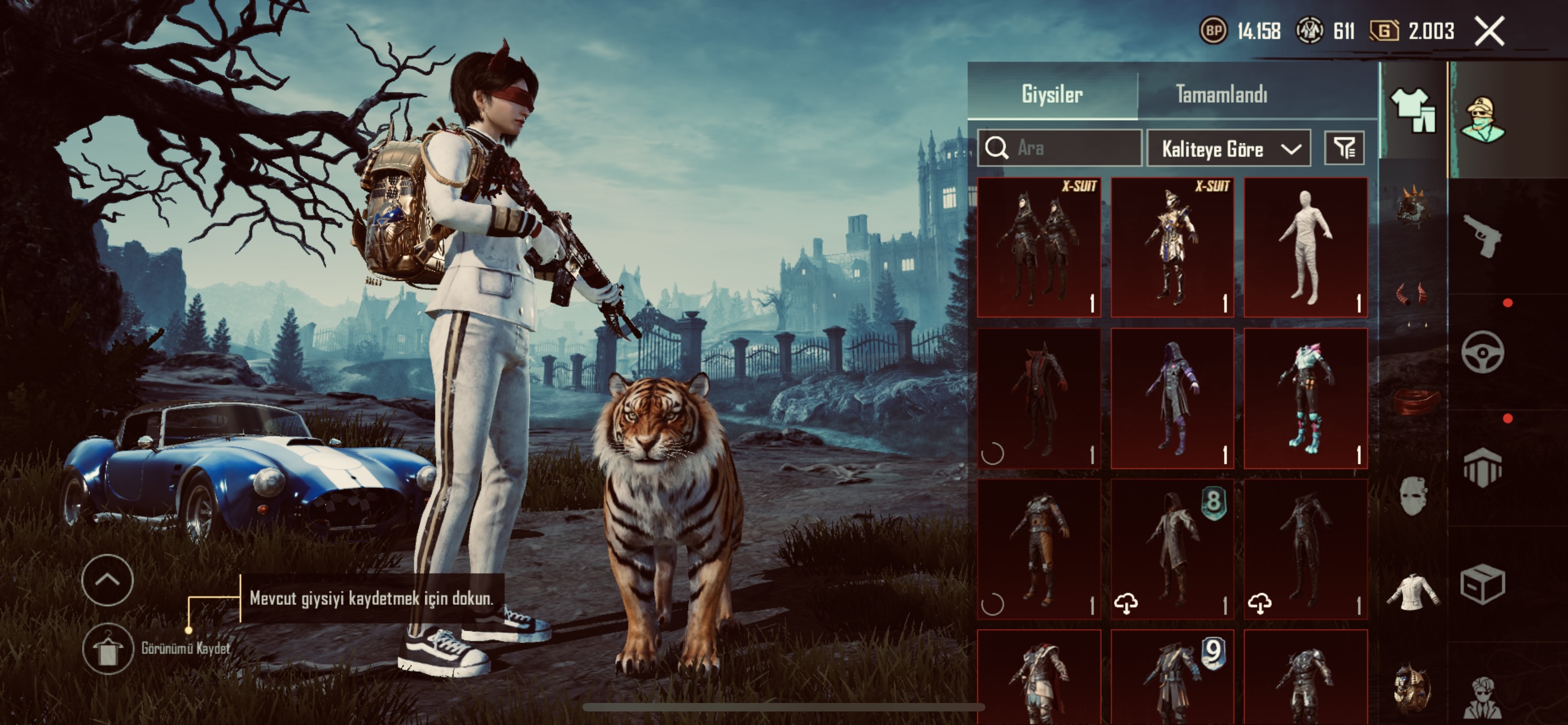Open the Tamamlandı tab
1568x725 pixels.
click(x=1221, y=94)
